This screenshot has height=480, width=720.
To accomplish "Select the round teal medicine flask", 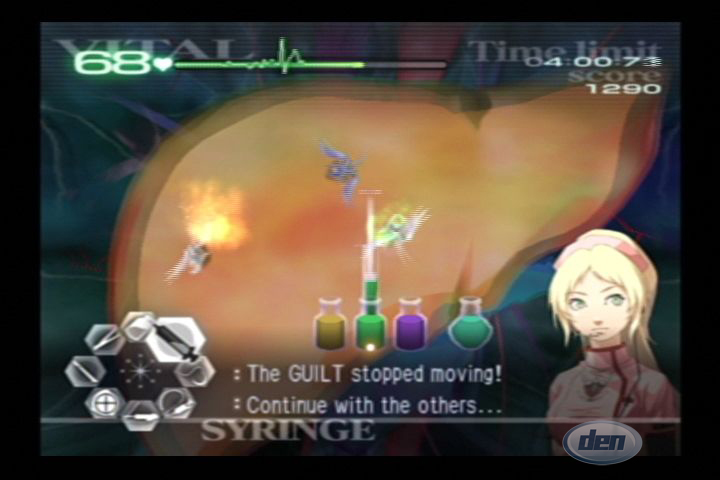I will pyautogui.click(x=468, y=325).
